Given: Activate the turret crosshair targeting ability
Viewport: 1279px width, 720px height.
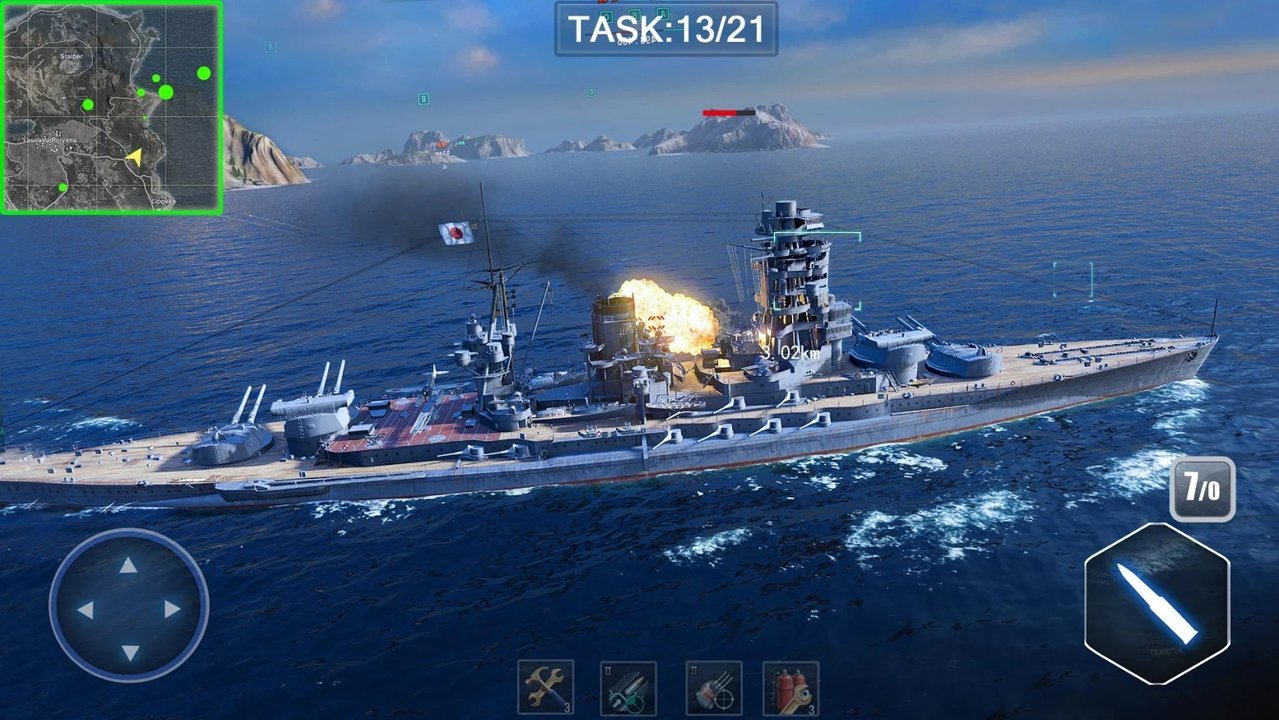Looking at the screenshot, I should point(713,688).
